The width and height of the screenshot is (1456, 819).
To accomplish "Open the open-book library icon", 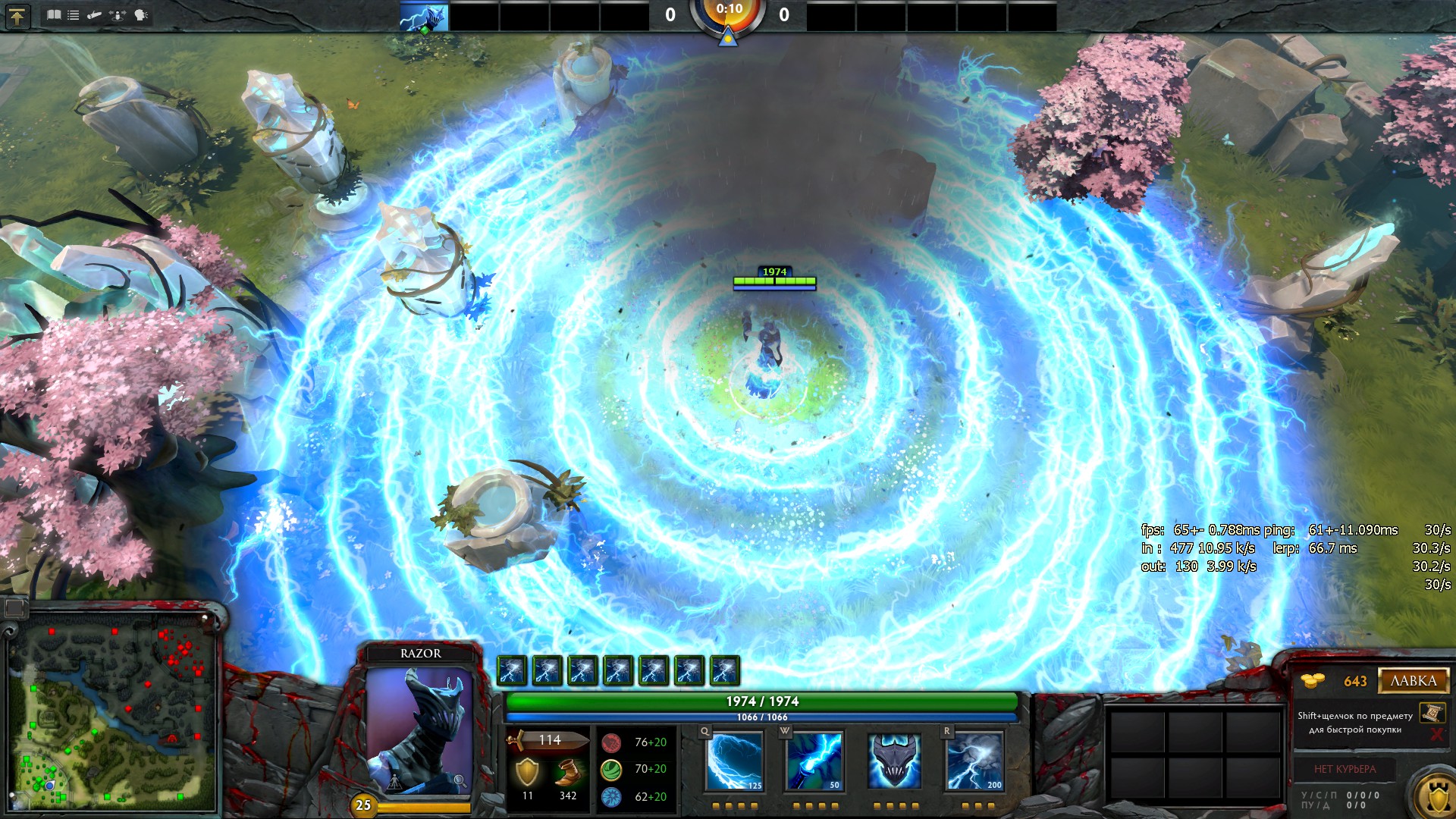I will pos(54,15).
